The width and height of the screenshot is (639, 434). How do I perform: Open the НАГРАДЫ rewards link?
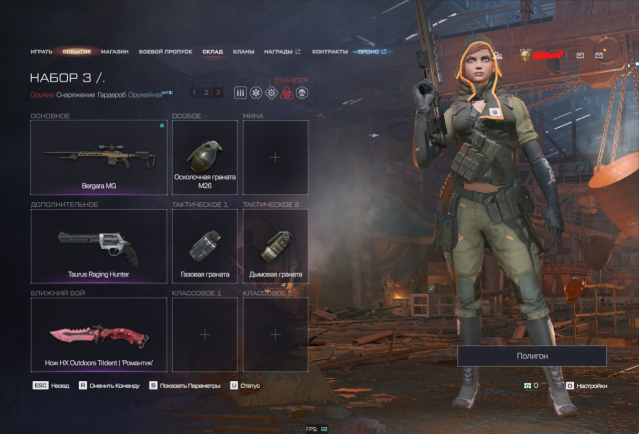click(x=280, y=50)
